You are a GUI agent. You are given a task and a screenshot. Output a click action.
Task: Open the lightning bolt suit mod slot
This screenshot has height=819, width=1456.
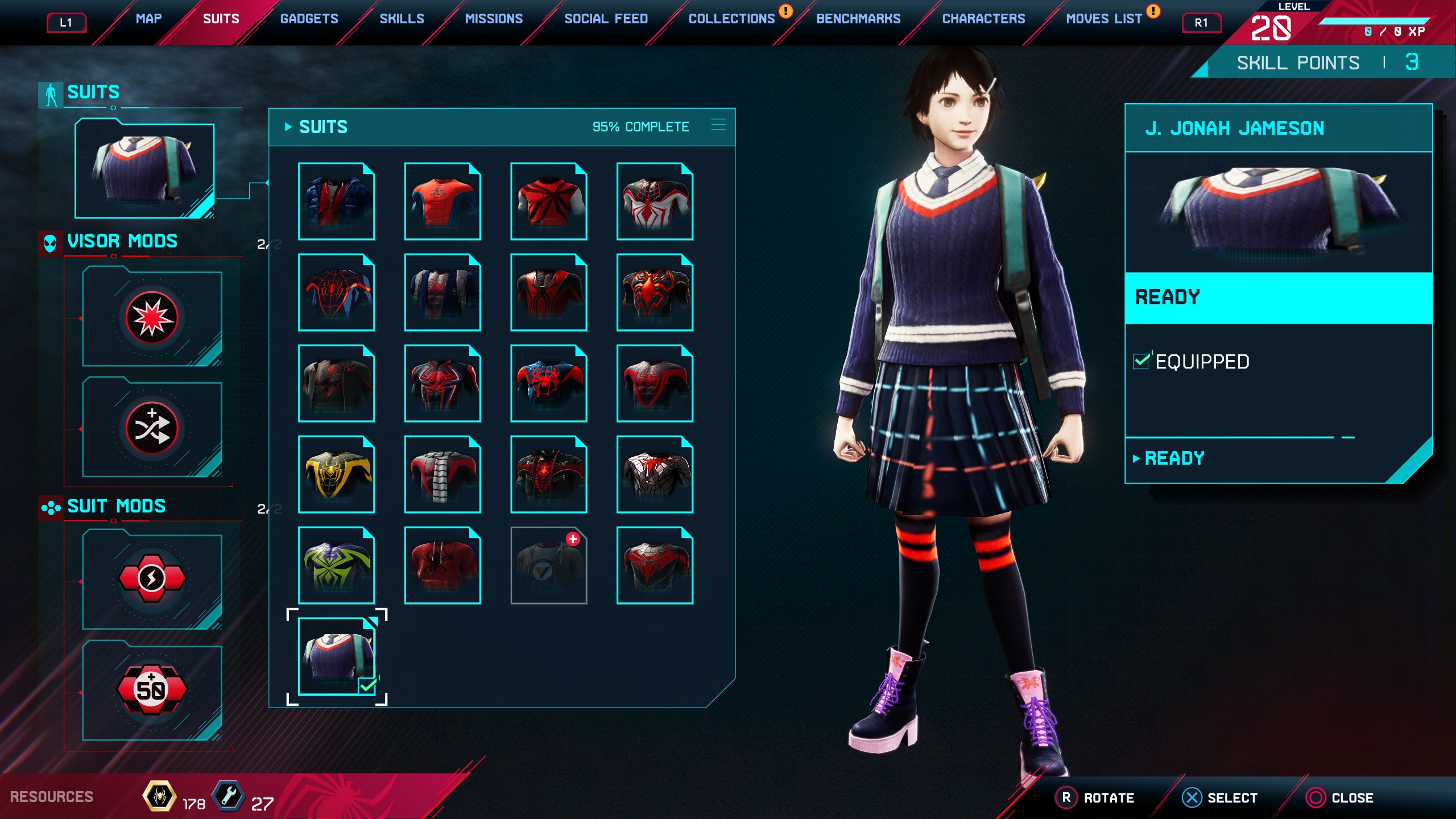[x=152, y=579]
